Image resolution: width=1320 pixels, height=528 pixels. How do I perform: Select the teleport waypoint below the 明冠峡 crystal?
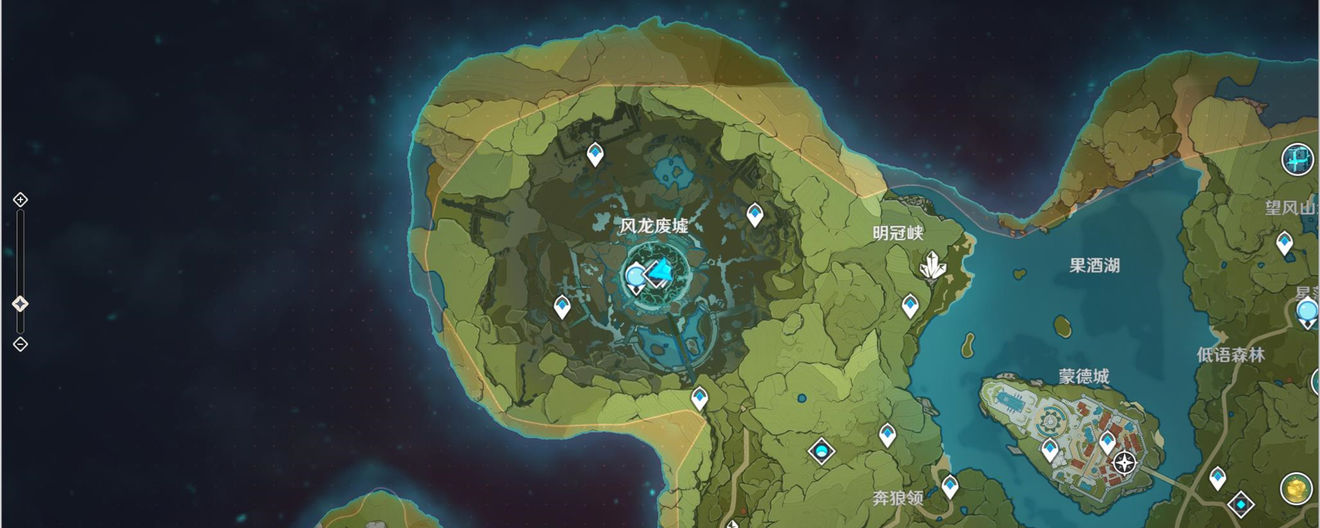coord(910,305)
